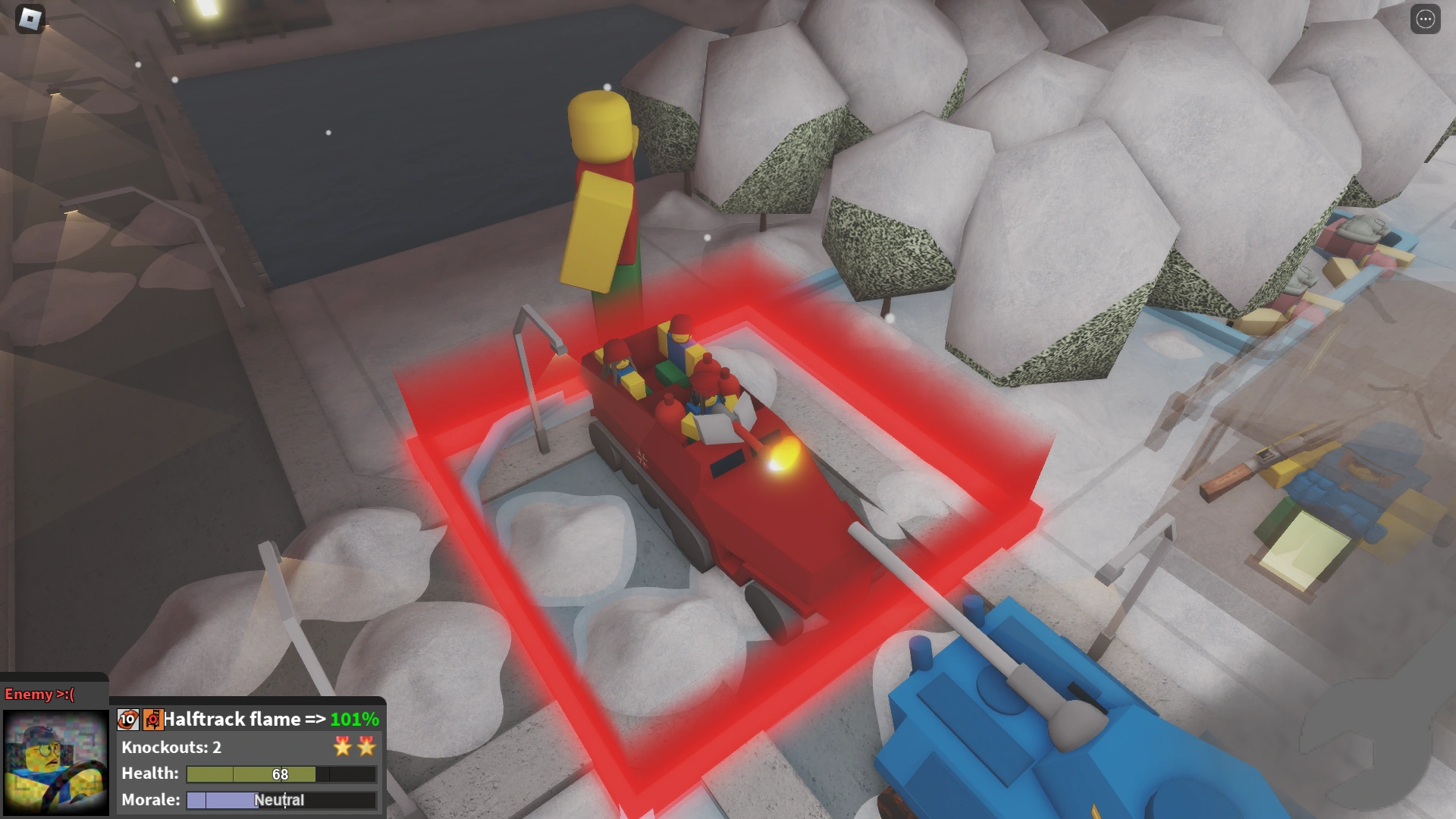Click the Neutral morale label
Viewport: 1456px width, 819px height.
(279, 800)
